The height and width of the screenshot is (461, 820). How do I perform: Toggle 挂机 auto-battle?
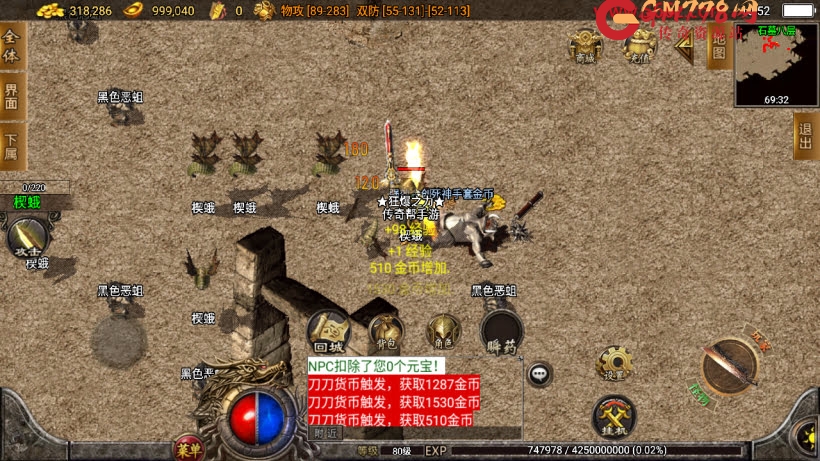pyautogui.click(x=614, y=415)
